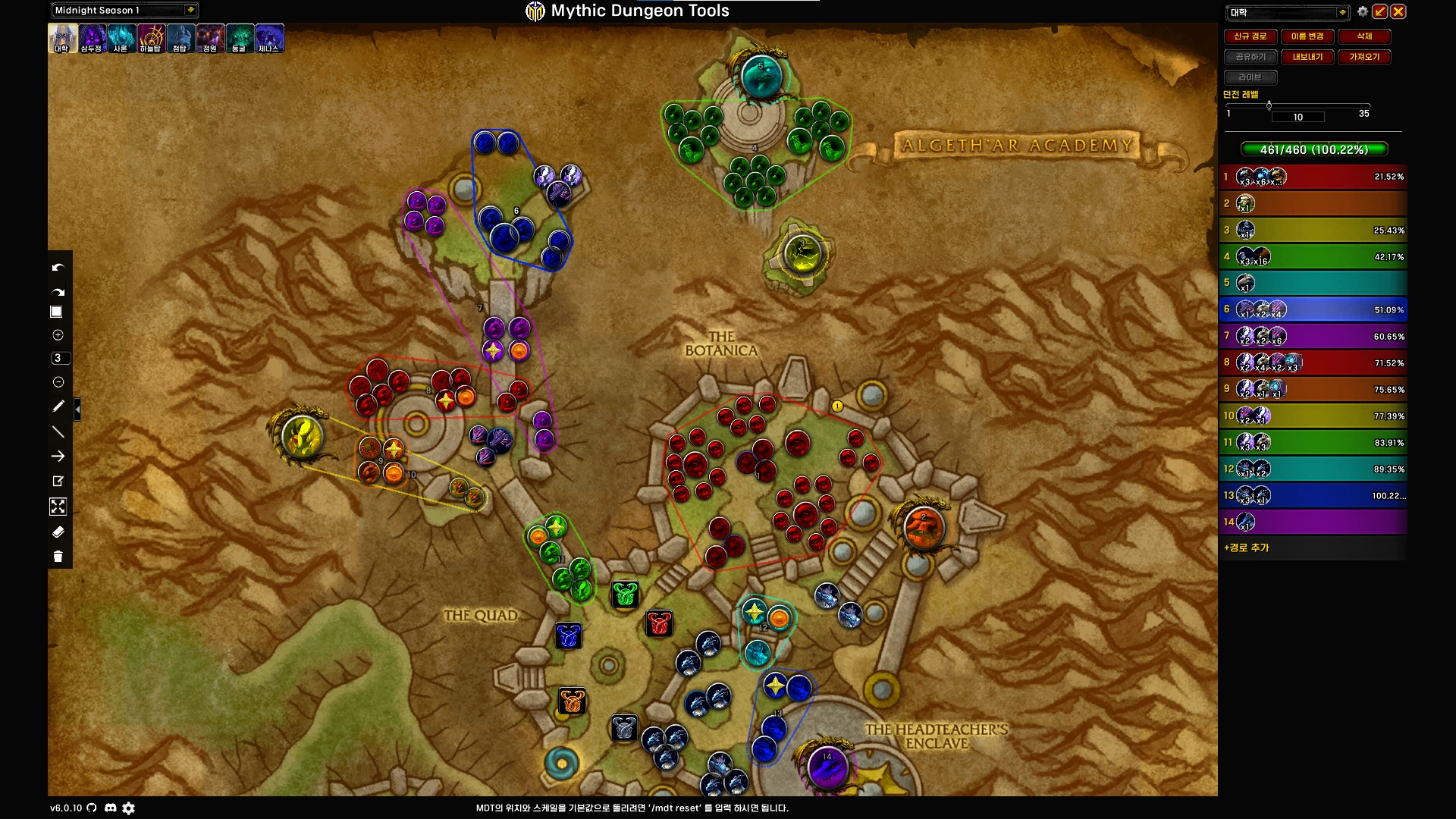Activate the eraser tool

coord(58,532)
